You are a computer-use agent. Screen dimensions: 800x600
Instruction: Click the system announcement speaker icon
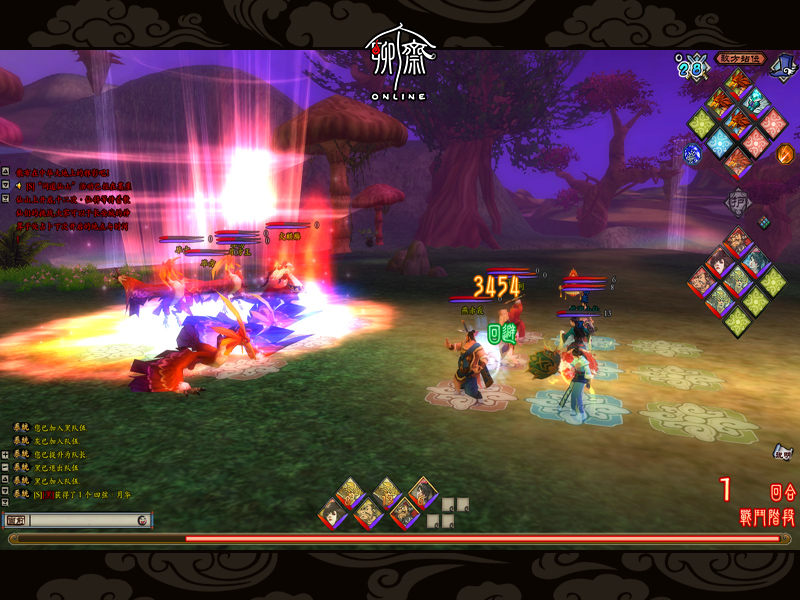tap(17, 185)
